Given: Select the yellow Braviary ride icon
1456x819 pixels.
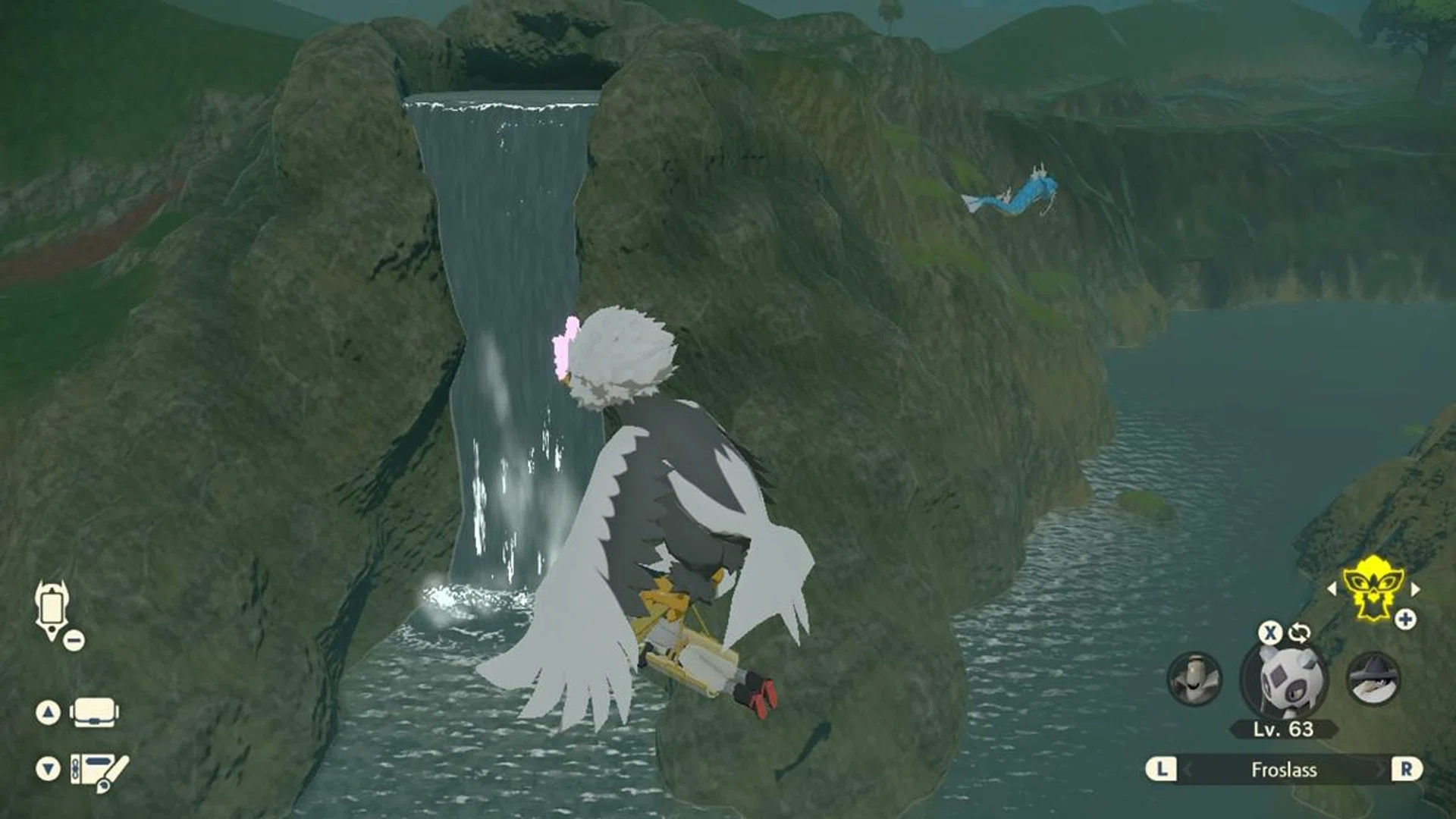Looking at the screenshot, I should pos(1373,587).
